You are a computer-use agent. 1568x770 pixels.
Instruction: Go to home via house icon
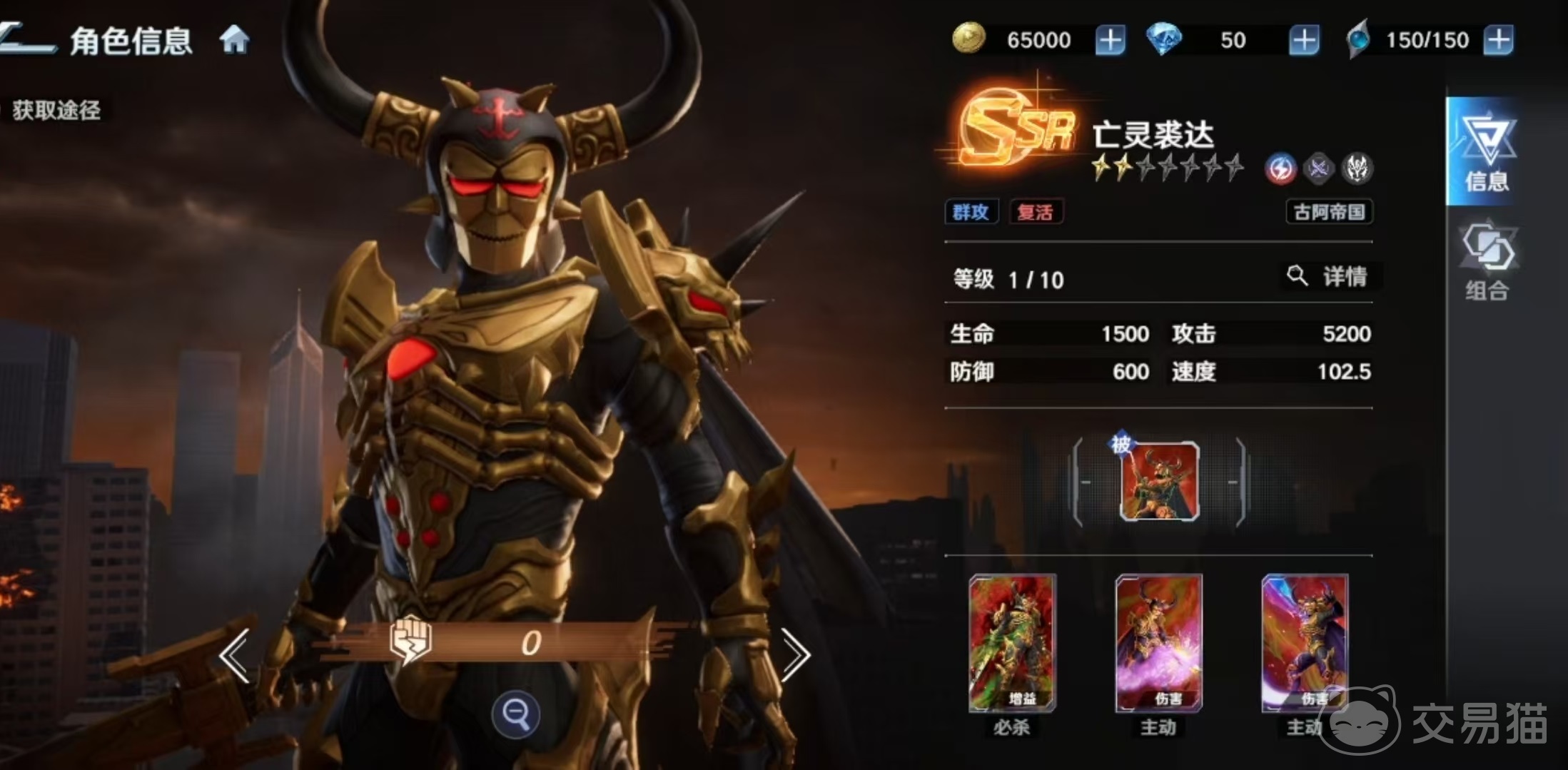pyautogui.click(x=234, y=39)
